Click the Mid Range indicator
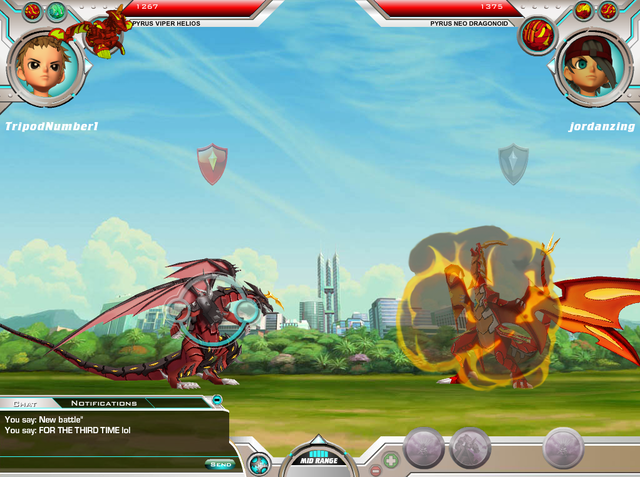 point(316,459)
